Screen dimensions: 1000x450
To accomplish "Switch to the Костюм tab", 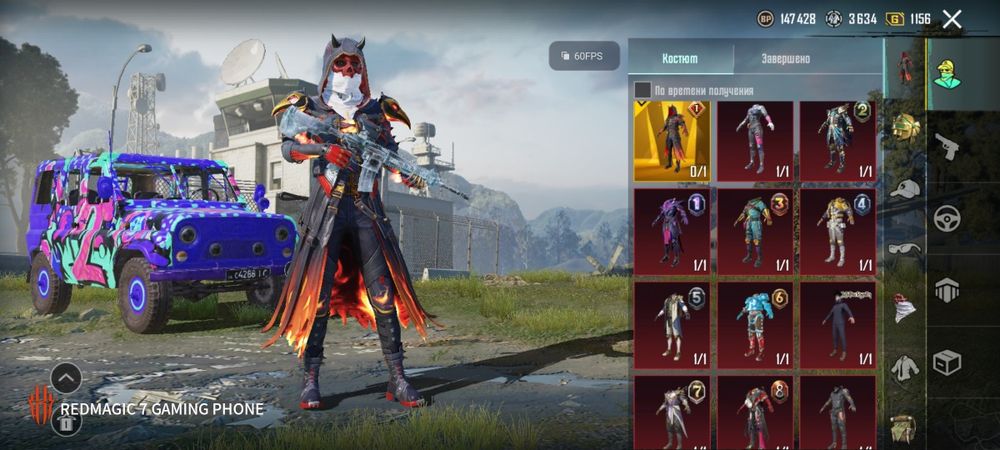I will click(x=681, y=58).
